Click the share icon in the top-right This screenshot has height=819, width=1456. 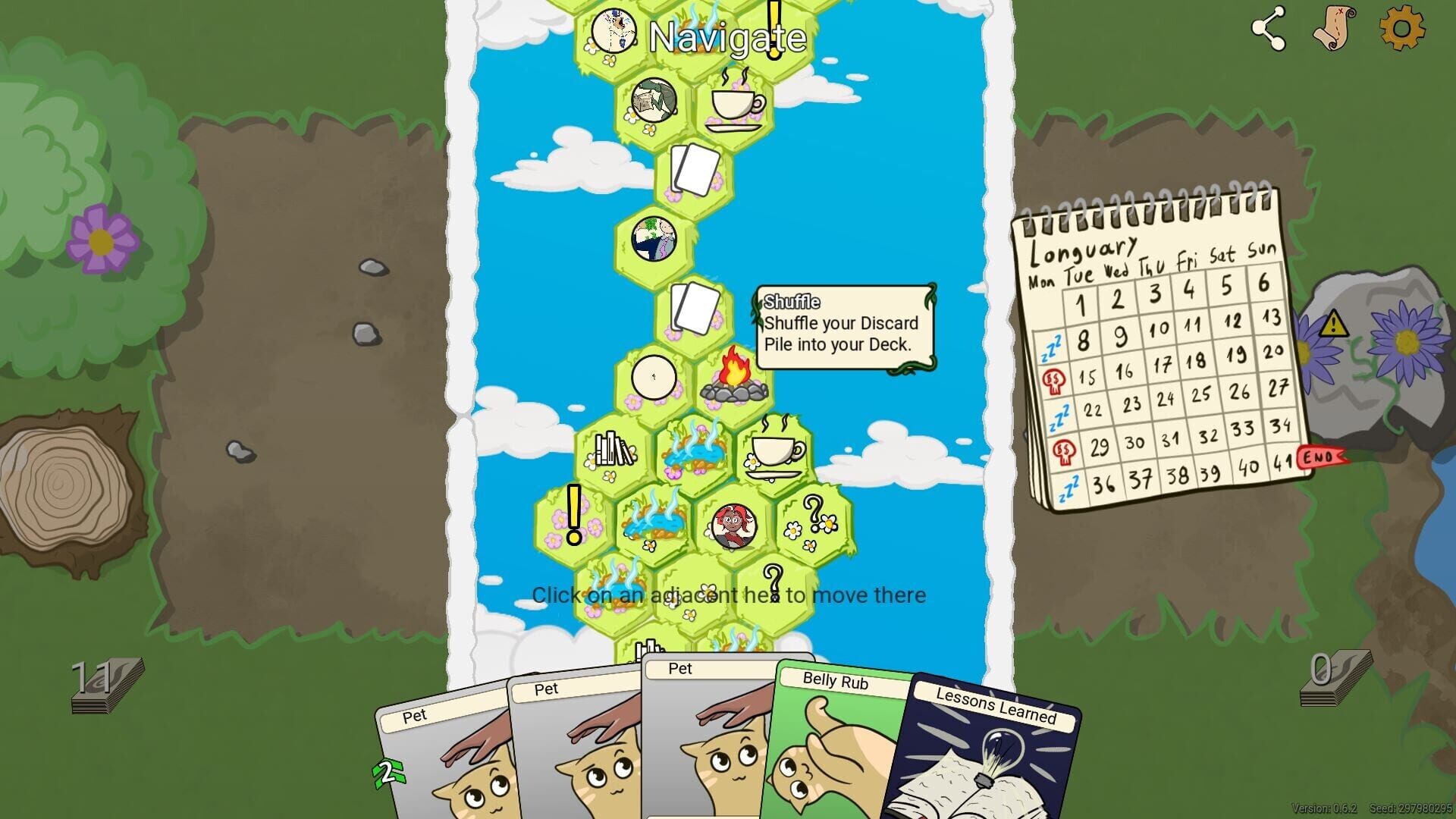(x=1269, y=29)
